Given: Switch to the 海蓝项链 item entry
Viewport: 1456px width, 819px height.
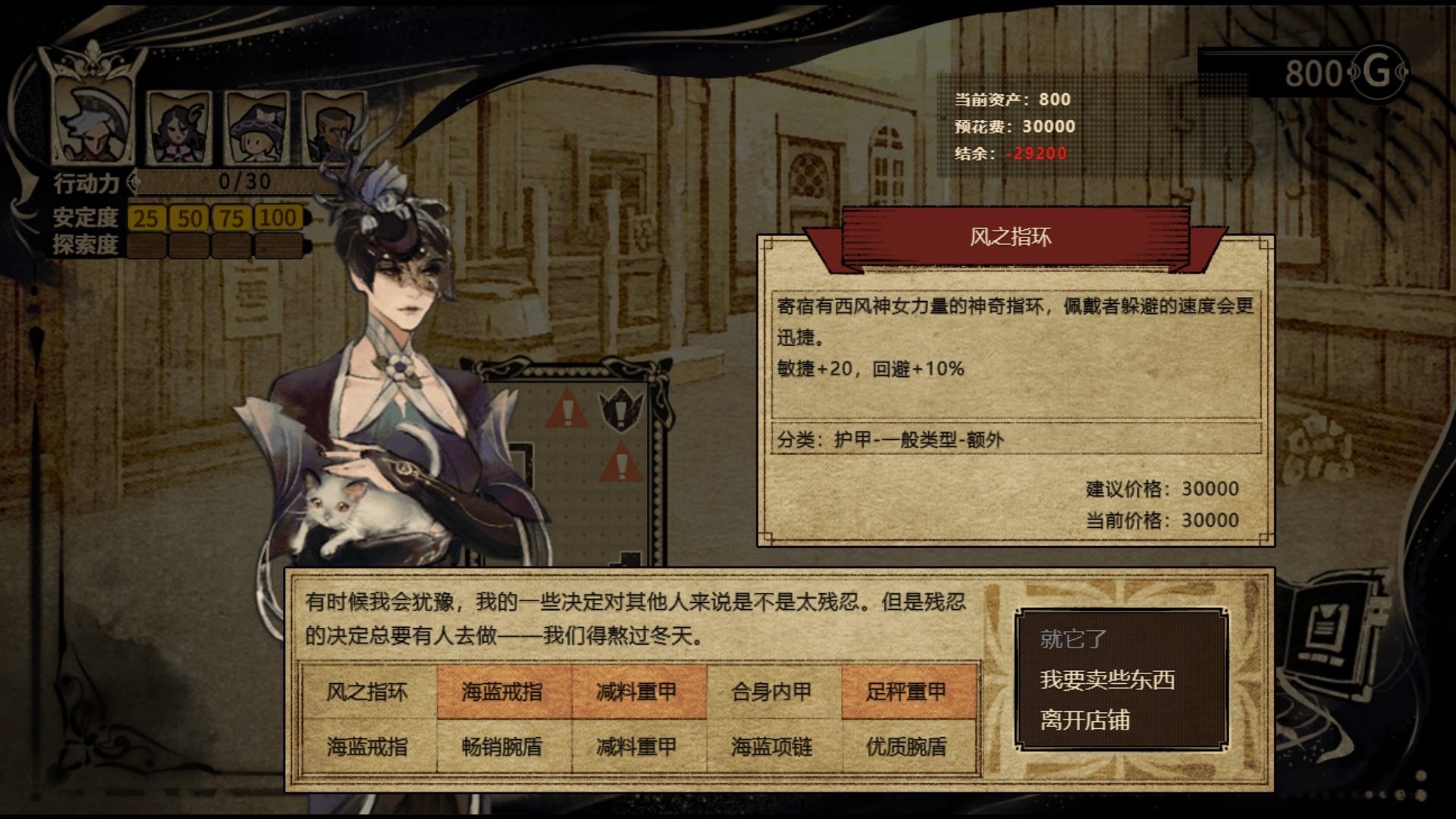Looking at the screenshot, I should pos(772,747).
